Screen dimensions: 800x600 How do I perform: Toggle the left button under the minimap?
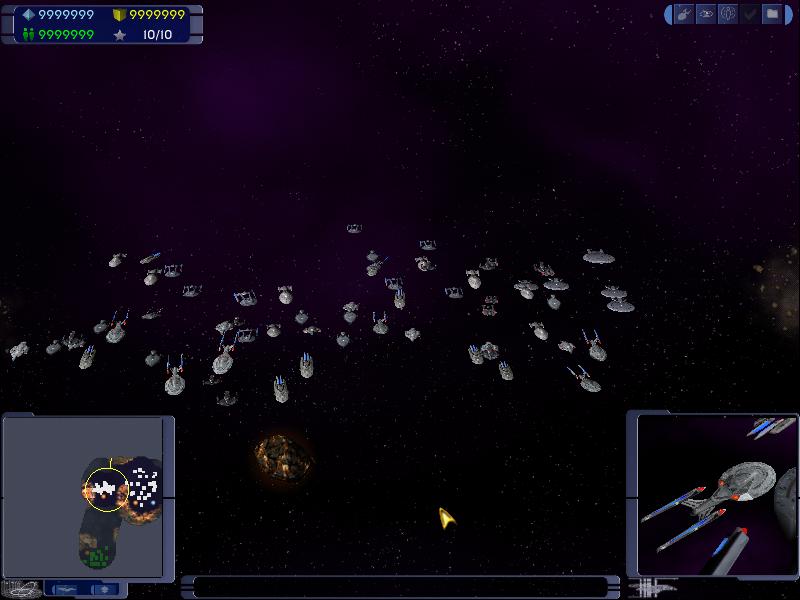pyautogui.click(x=66, y=589)
